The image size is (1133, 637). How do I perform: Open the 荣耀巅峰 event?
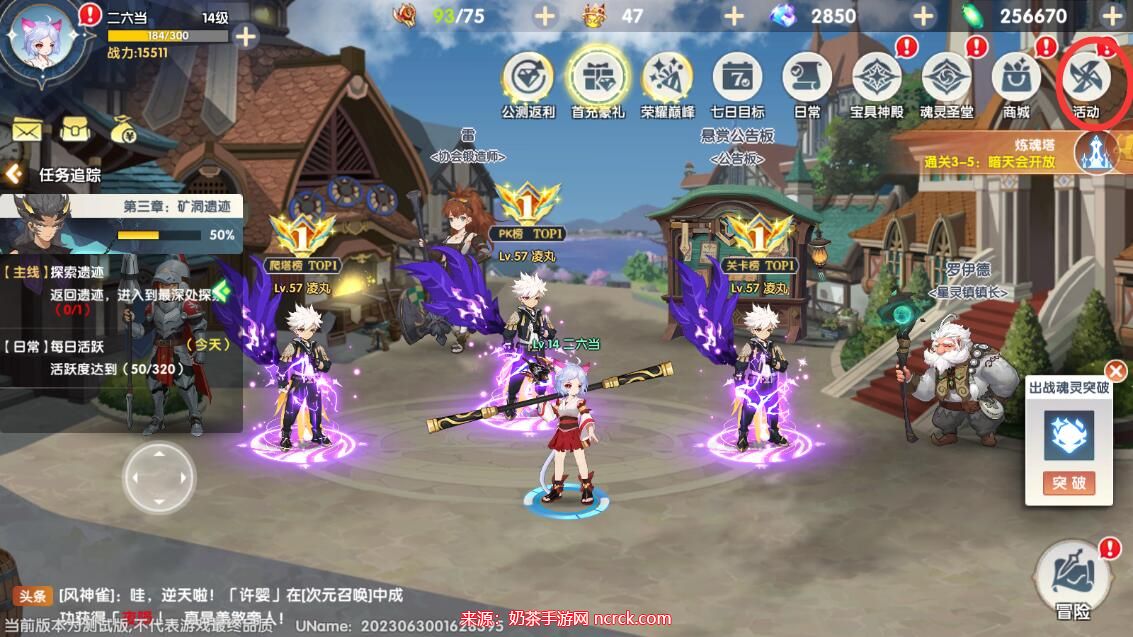[667, 78]
